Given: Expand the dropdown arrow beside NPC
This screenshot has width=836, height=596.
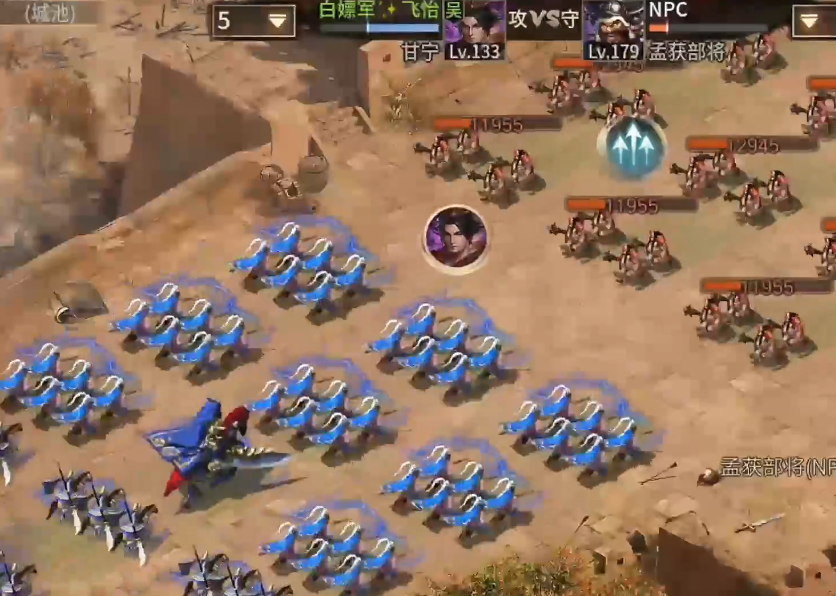Looking at the screenshot, I should (x=812, y=20).
